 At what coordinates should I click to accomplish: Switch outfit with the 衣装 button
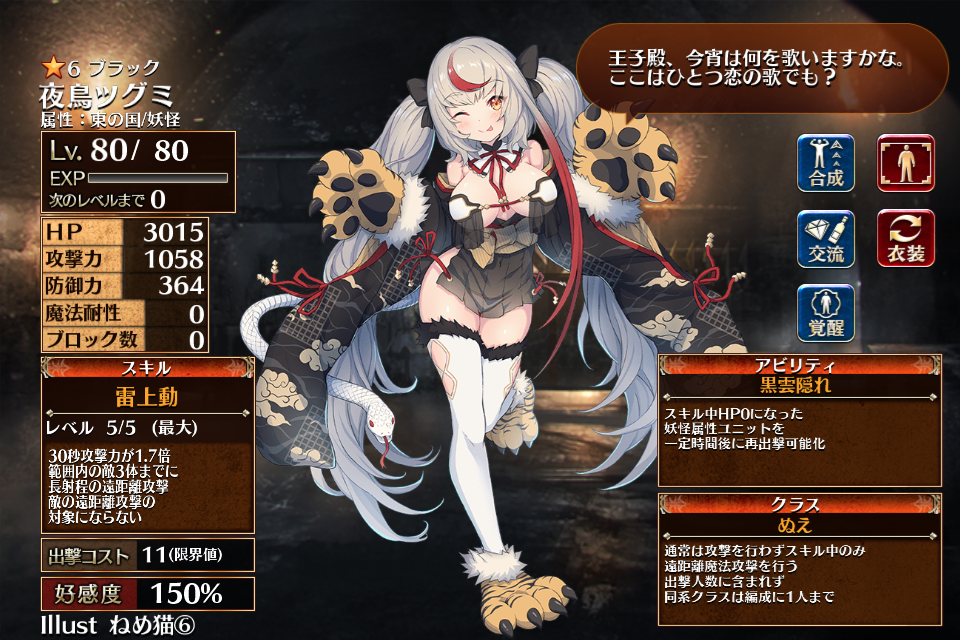coord(905,238)
